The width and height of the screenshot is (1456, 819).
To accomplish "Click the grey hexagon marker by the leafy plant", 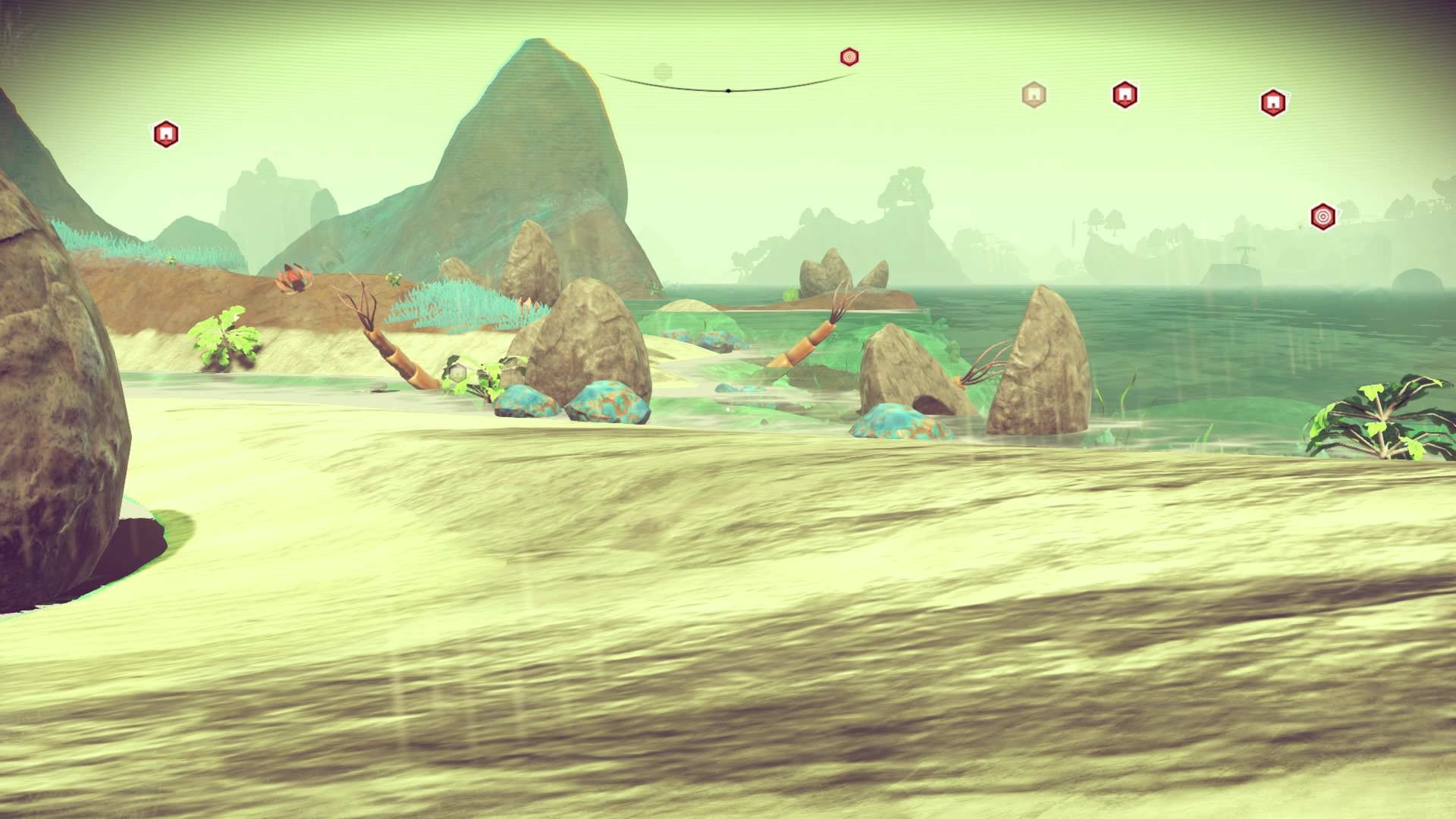I will click(x=457, y=372).
